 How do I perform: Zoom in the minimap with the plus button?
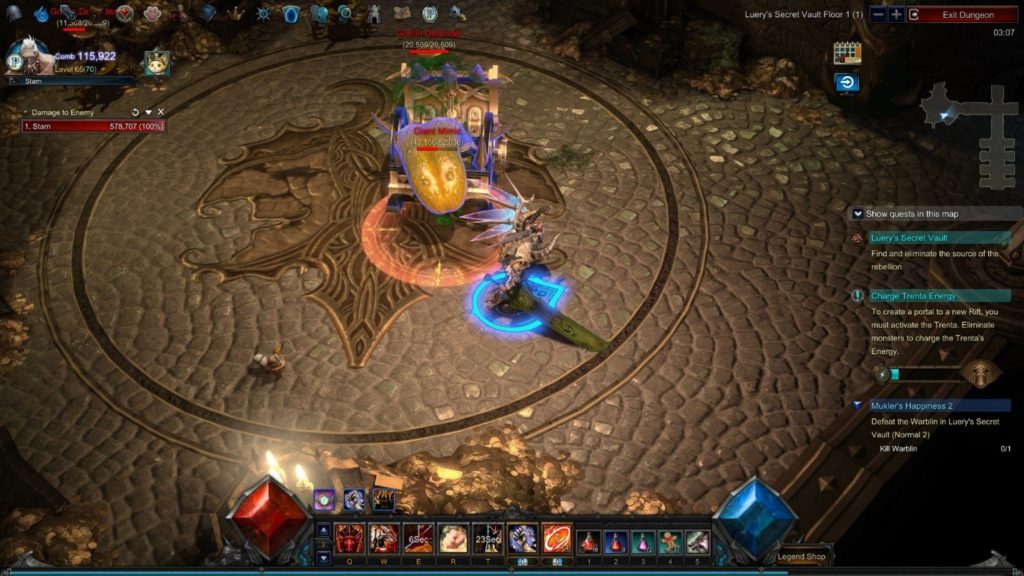tap(896, 15)
